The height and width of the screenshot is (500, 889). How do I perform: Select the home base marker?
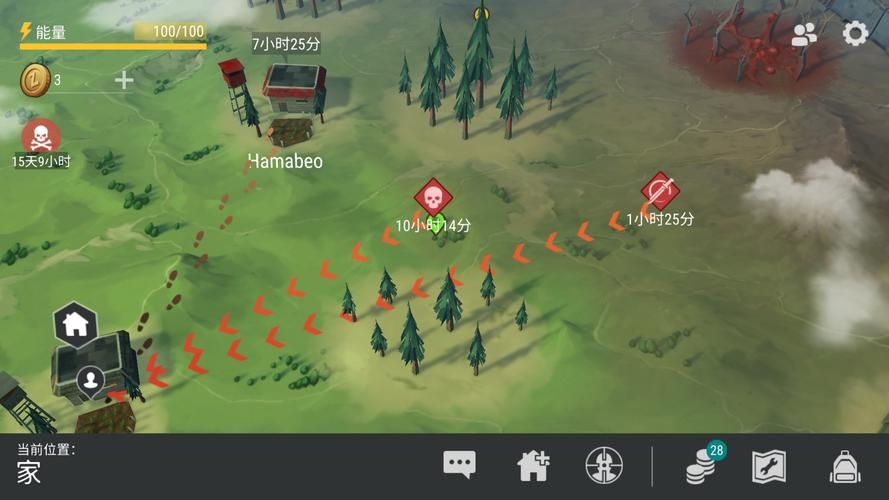coord(75,323)
